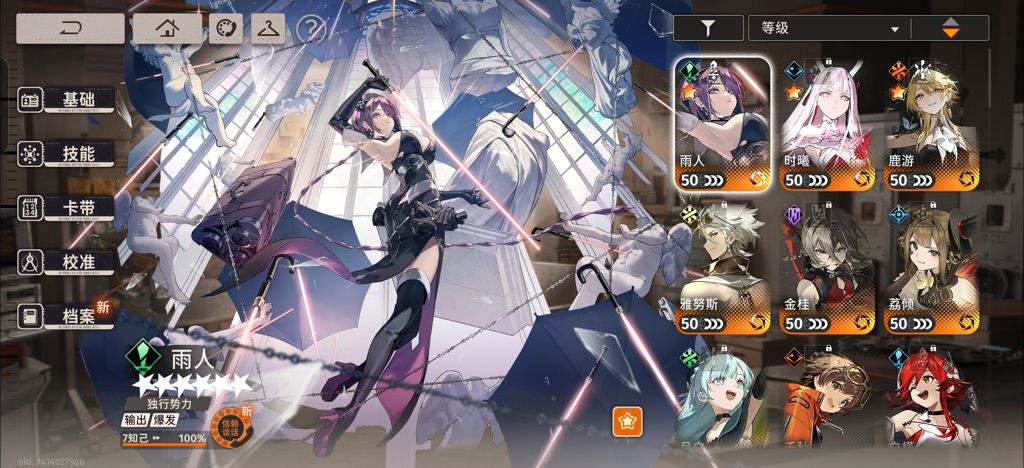View the 档案 tab
Viewport: 1024px width, 468px height.
(67, 316)
